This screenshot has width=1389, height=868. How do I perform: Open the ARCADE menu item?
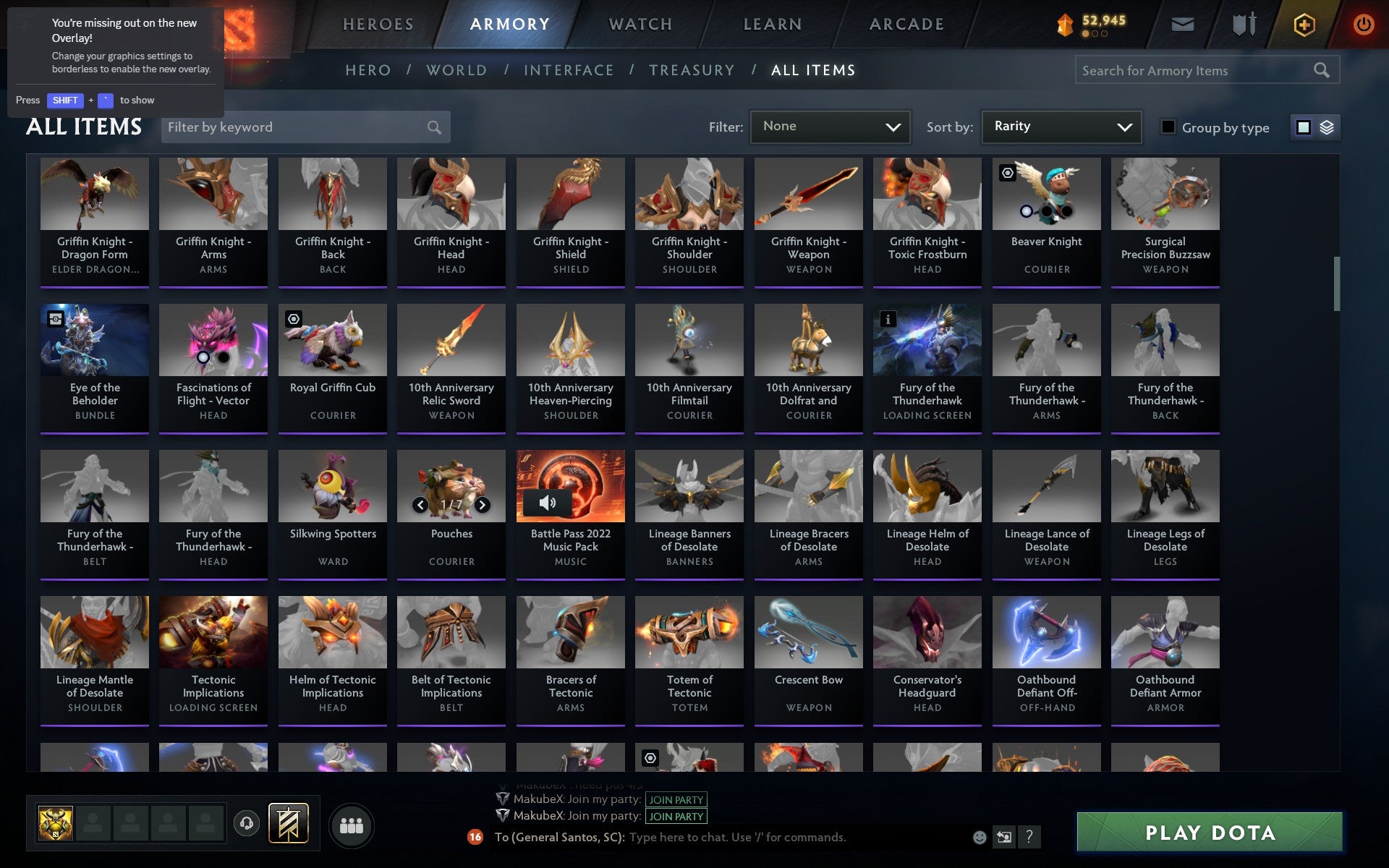point(905,23)
